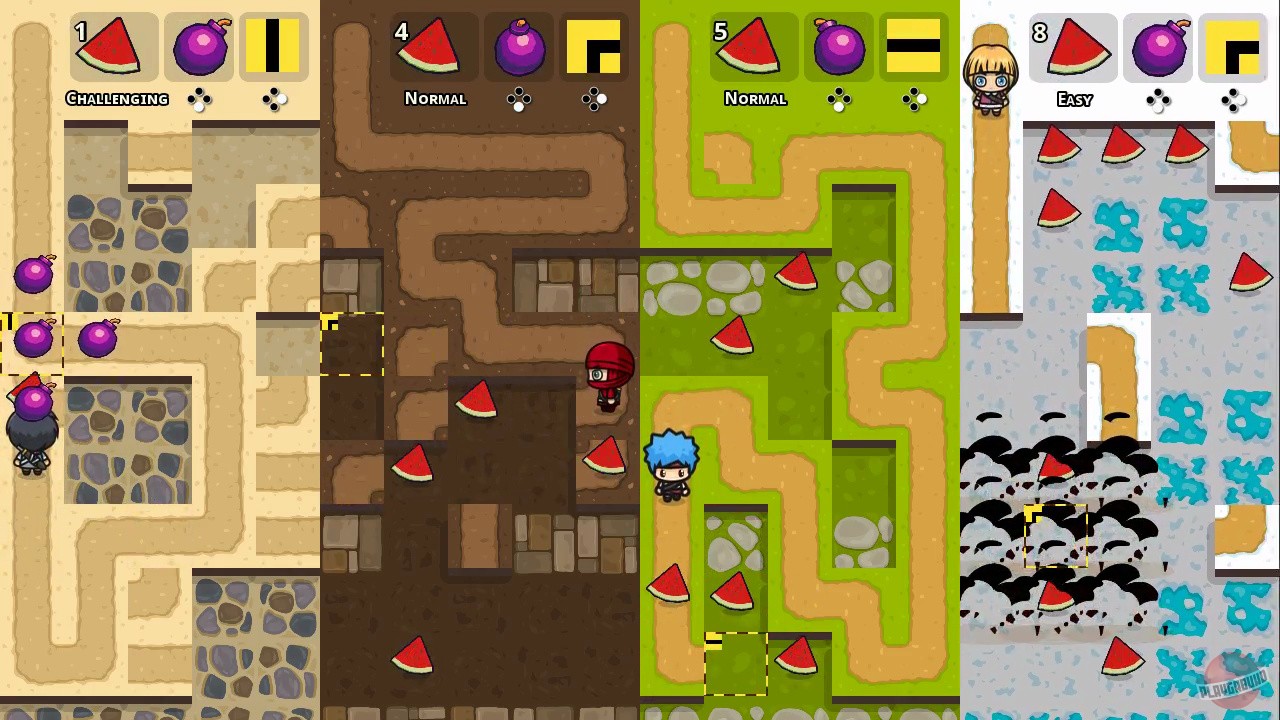Click the d-pad button indicator under player one's bomb icon
This screenshot has height=720, width=1280.
pos(201,99)
